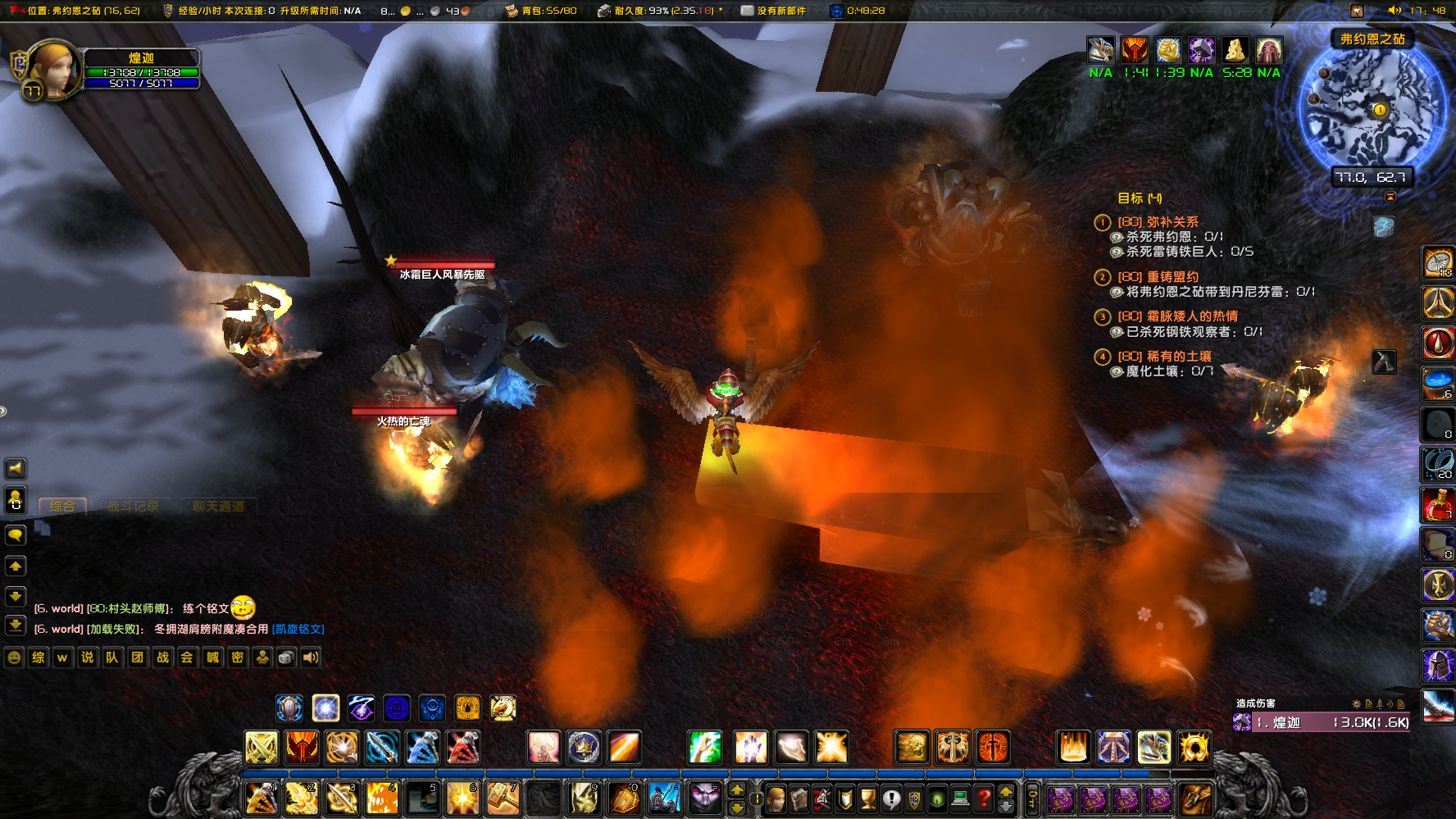1456x819 pixels.
Task: Open emote picker smiley face button
Action: coord(13,657)
